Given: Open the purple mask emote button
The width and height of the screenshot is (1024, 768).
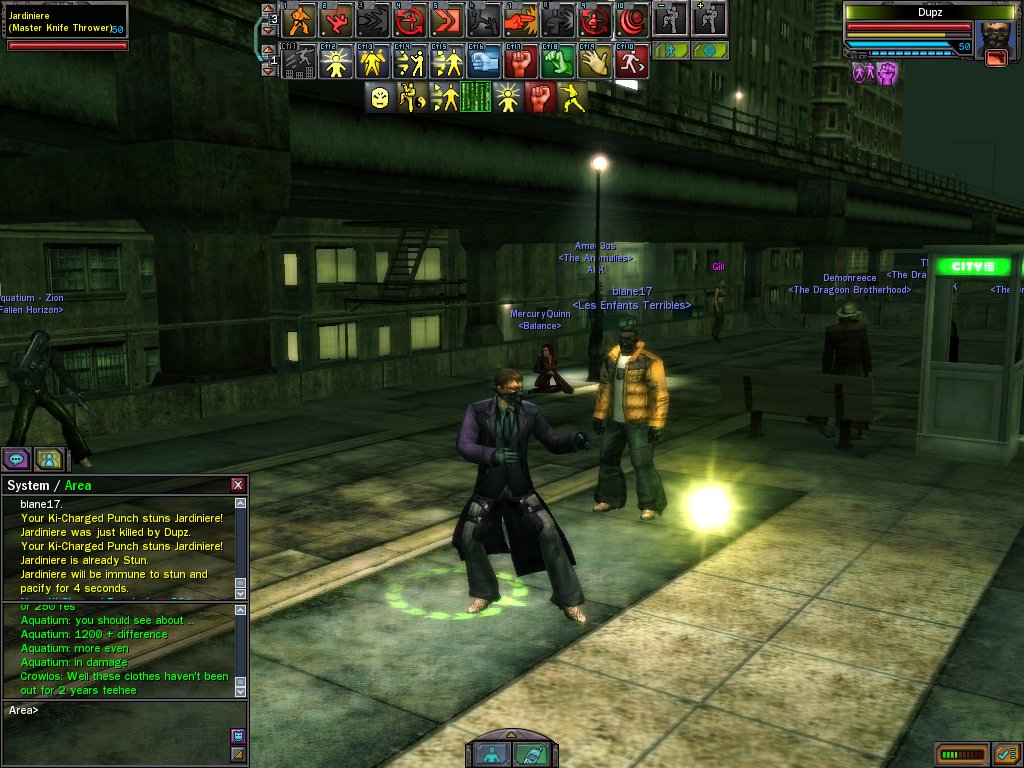Looking at the screenshot, I should 237,735.
